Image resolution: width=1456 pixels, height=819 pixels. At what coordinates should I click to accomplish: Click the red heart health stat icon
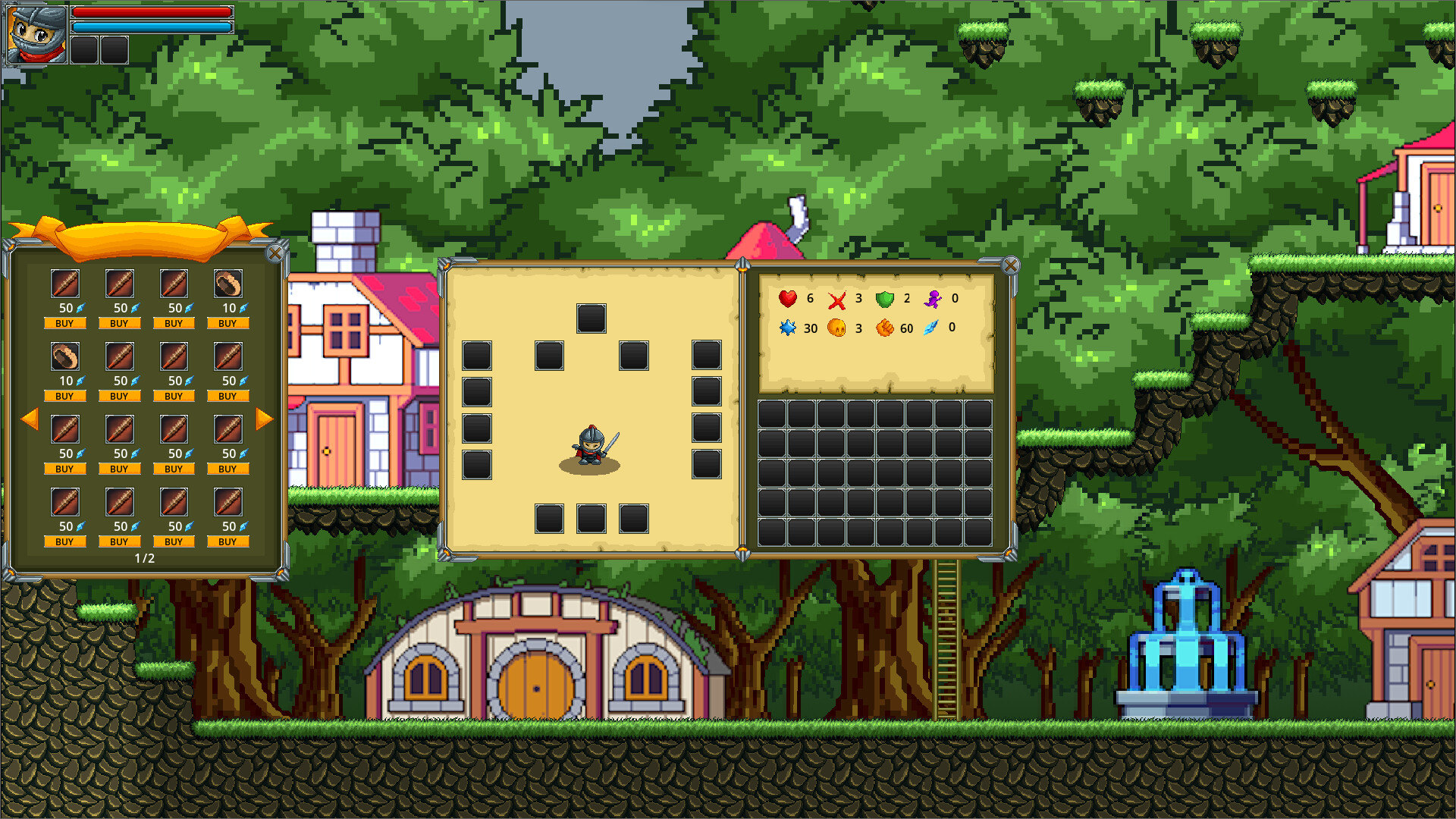(788, 299)
